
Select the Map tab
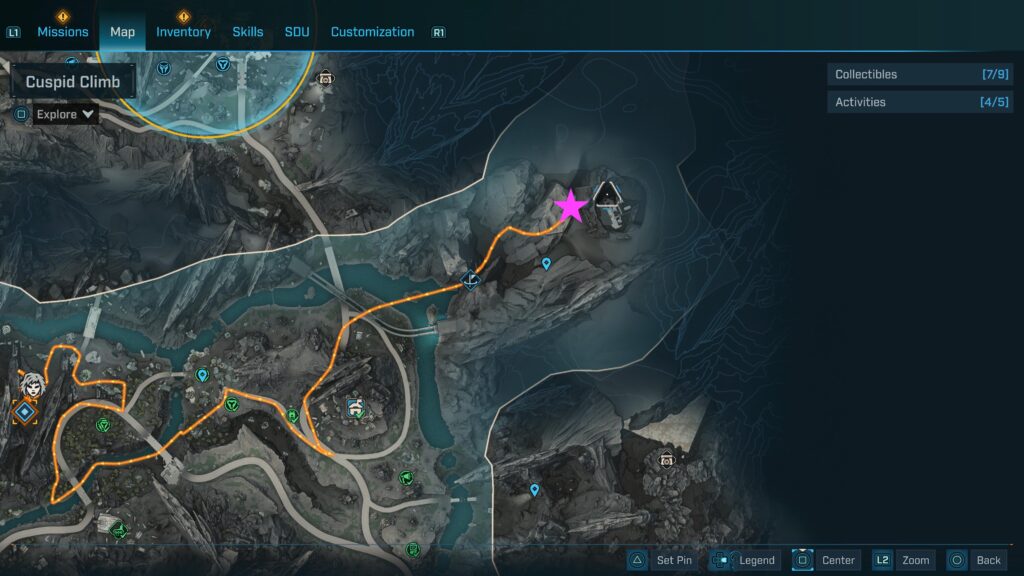pos(122,32)
